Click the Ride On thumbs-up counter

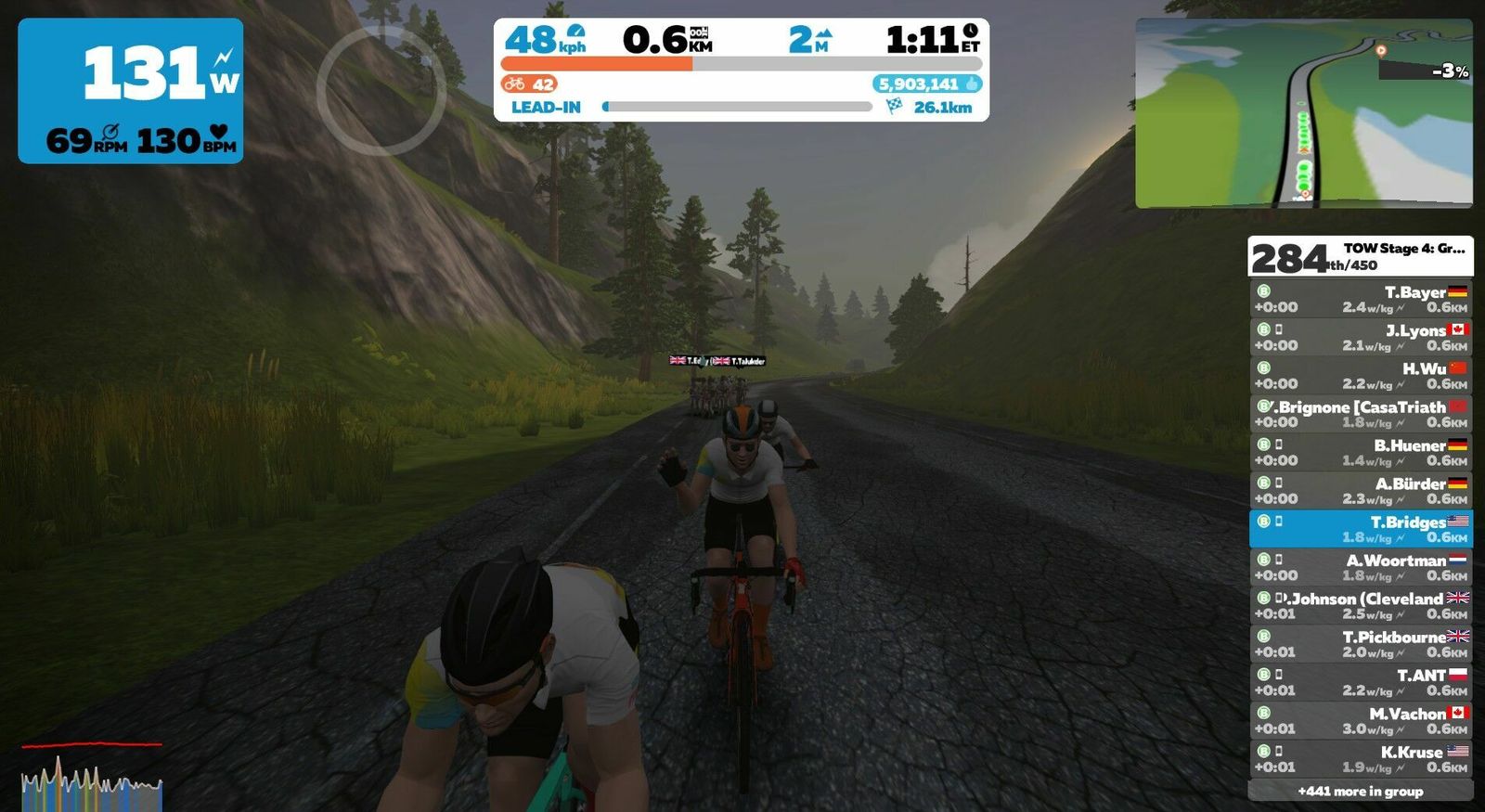coord(926,84)
